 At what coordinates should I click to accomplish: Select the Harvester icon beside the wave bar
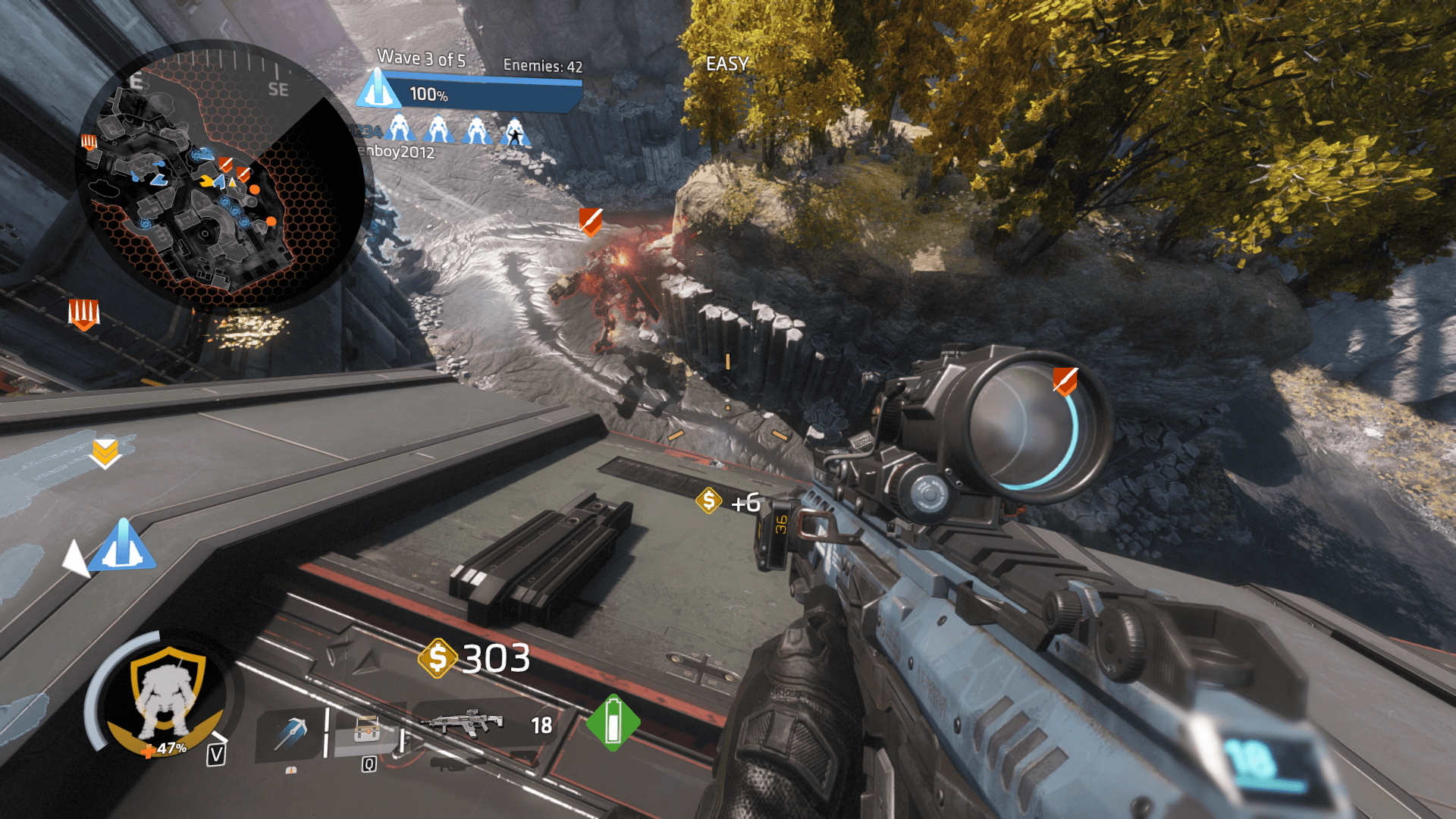378,89
